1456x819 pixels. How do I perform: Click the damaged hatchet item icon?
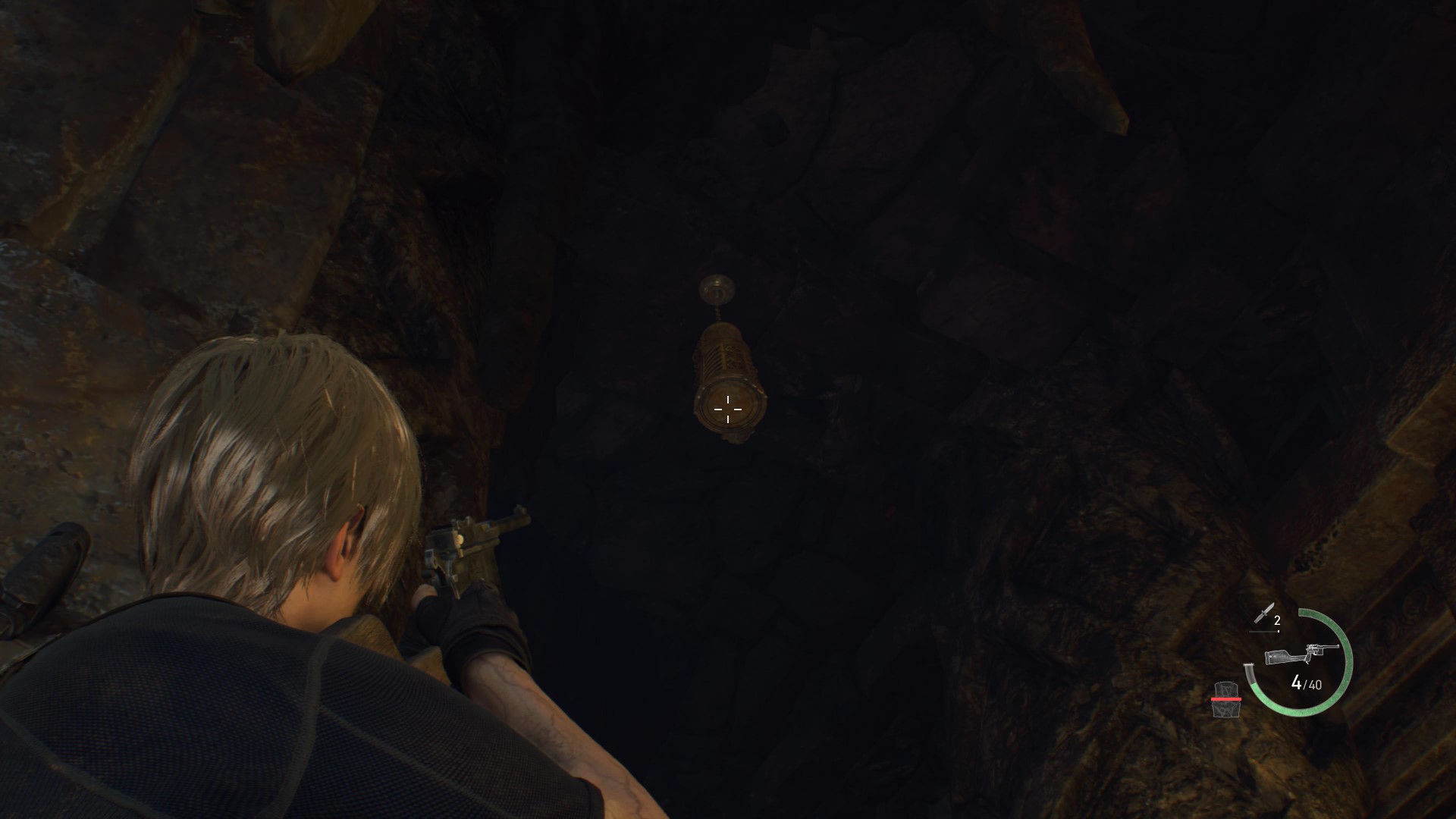[1227, 699]
